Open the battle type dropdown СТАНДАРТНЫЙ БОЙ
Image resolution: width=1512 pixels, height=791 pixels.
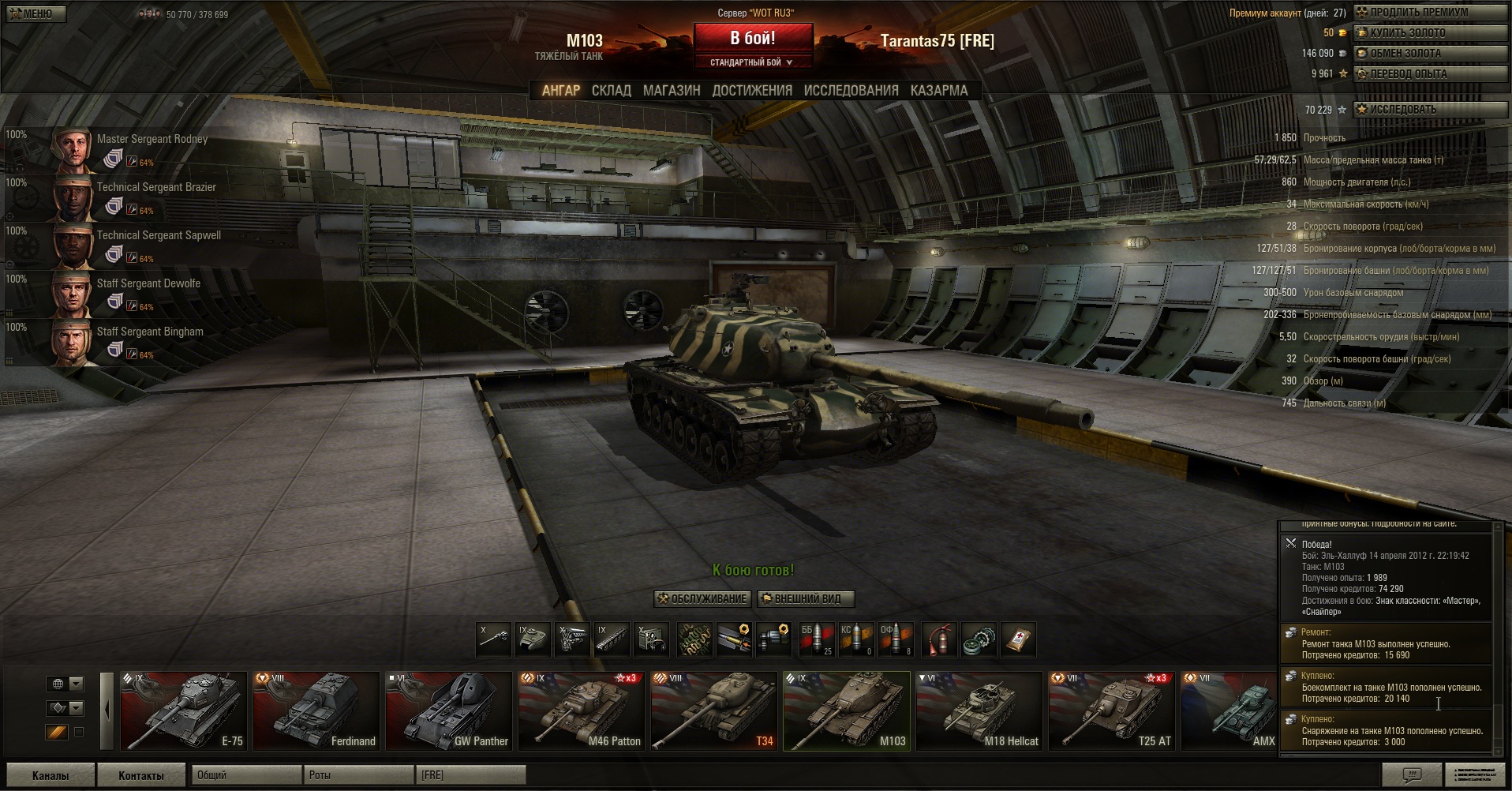(753, 62)
